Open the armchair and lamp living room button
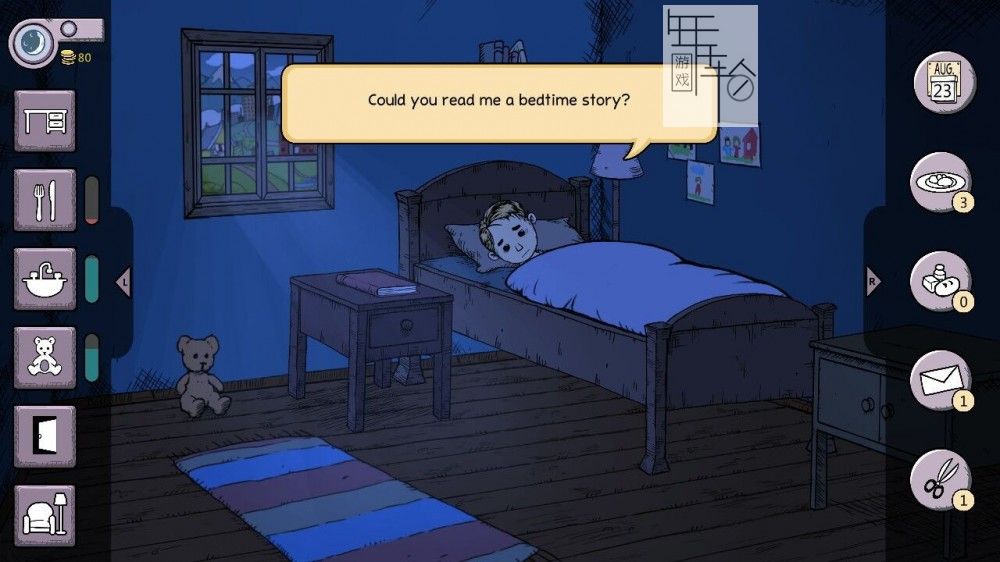 [x=45, y=515]
